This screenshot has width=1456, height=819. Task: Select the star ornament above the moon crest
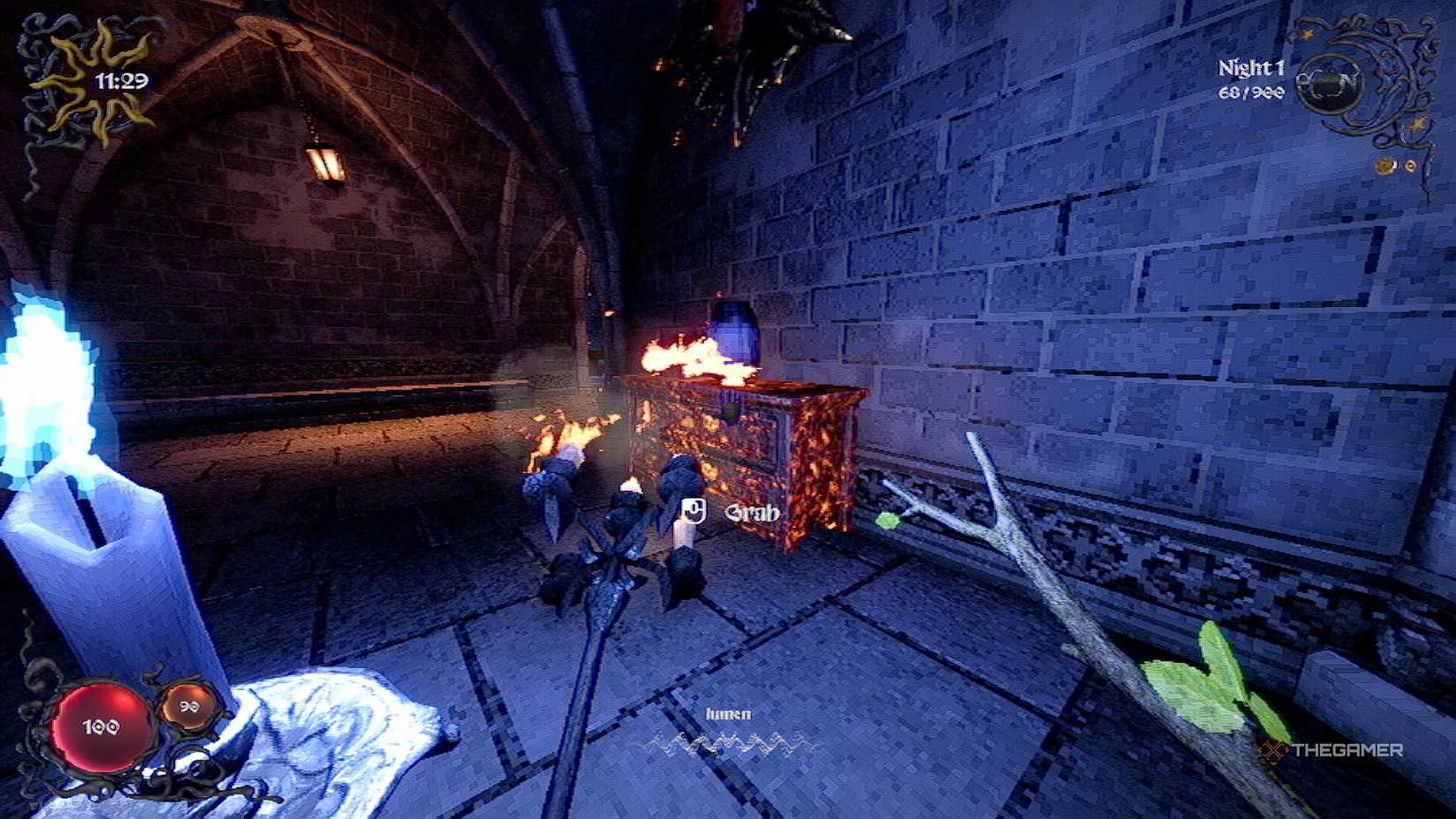click(x=1308, y=34)
